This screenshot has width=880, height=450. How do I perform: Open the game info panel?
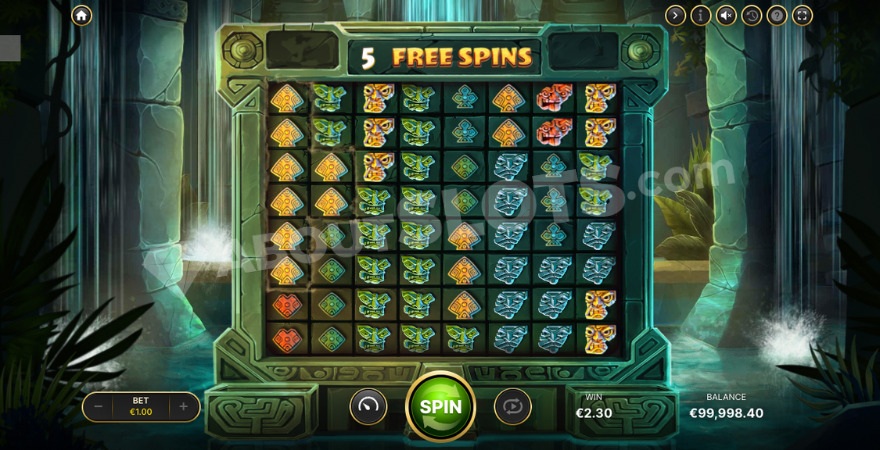[x=701, y=15]
